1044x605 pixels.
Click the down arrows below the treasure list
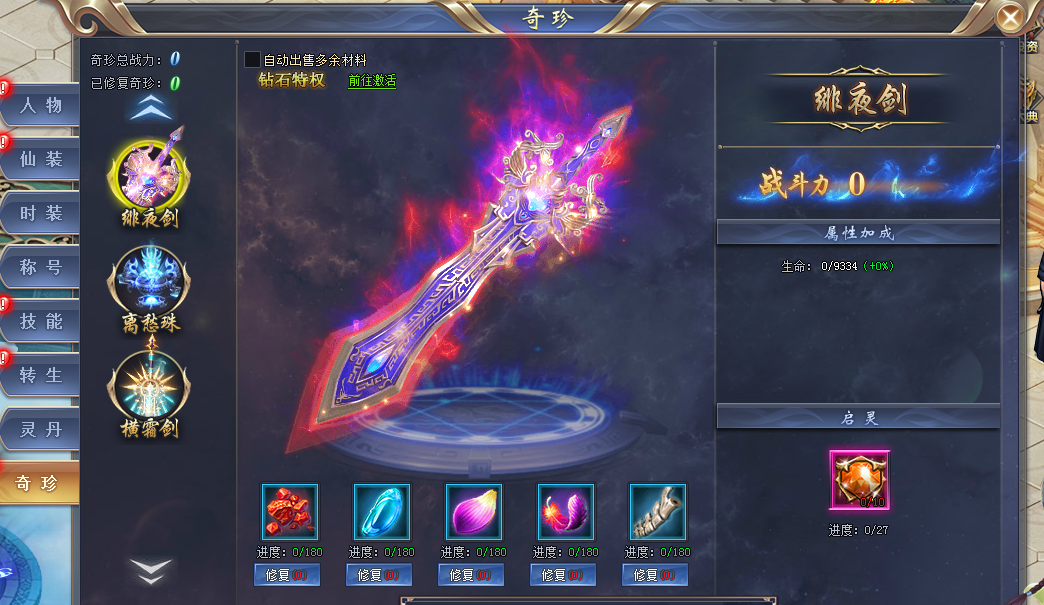coord(151,571)
